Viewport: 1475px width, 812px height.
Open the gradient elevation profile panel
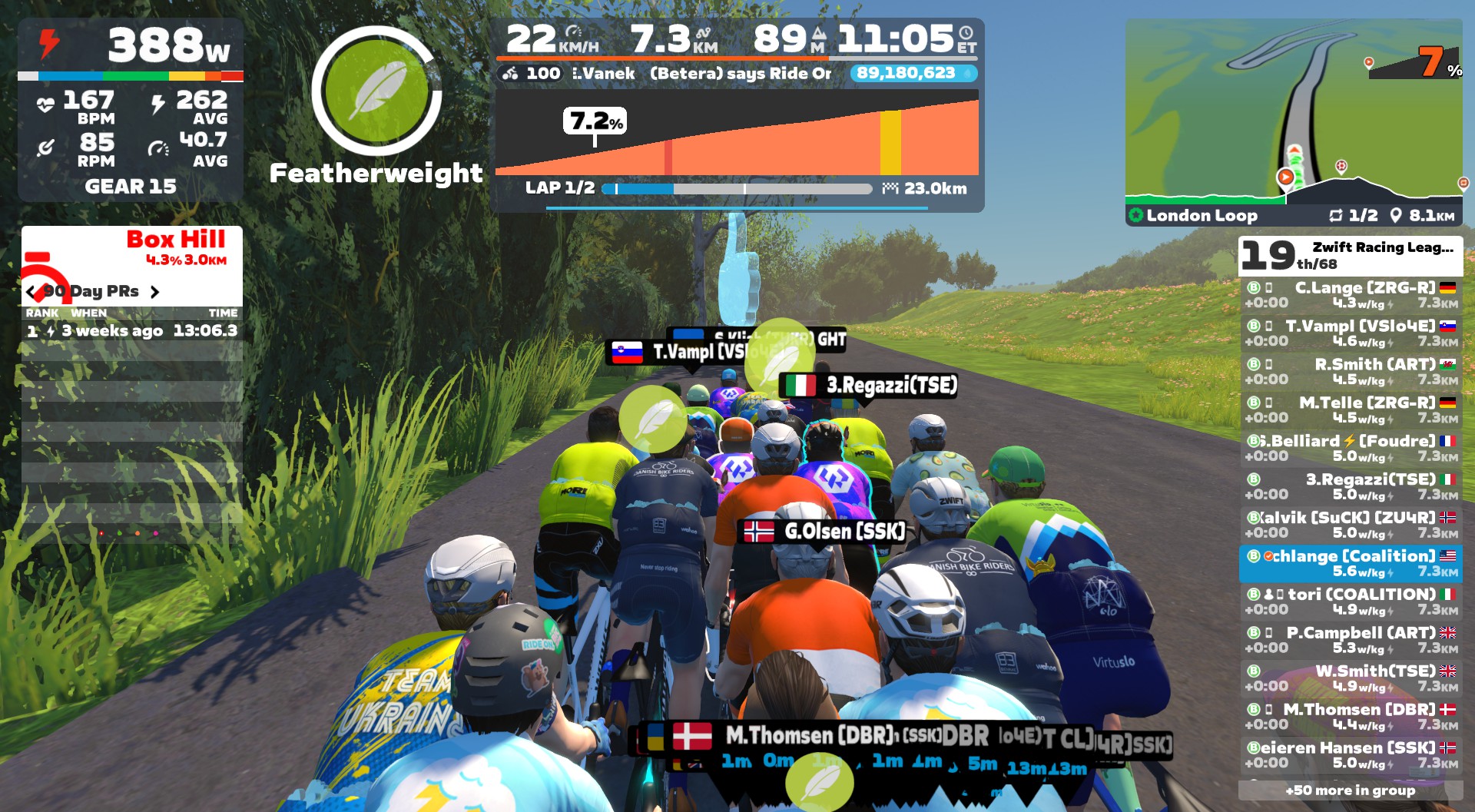click(x=737, y=133)
